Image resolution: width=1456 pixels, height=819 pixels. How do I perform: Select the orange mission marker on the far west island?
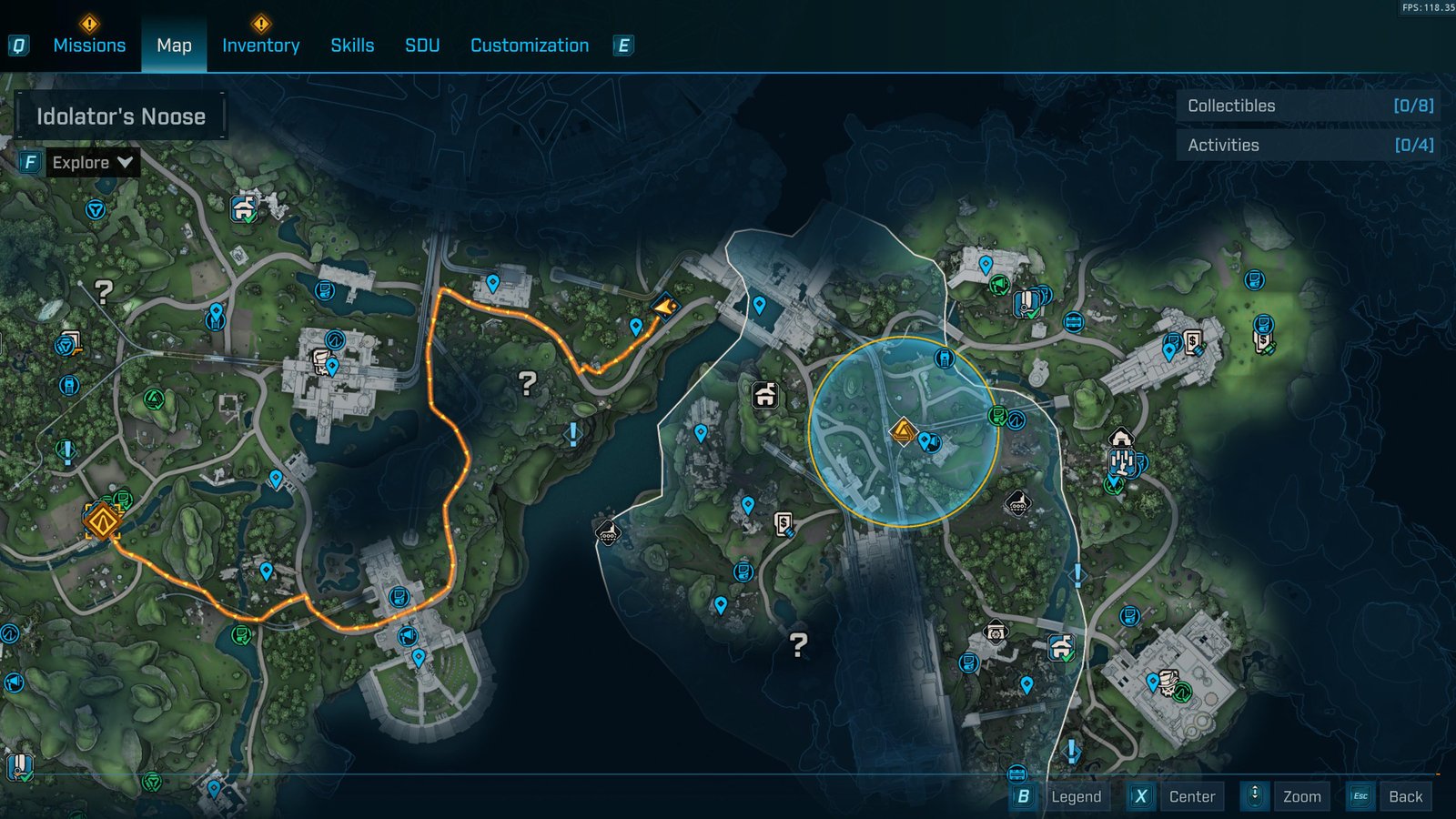coord(102,521)
